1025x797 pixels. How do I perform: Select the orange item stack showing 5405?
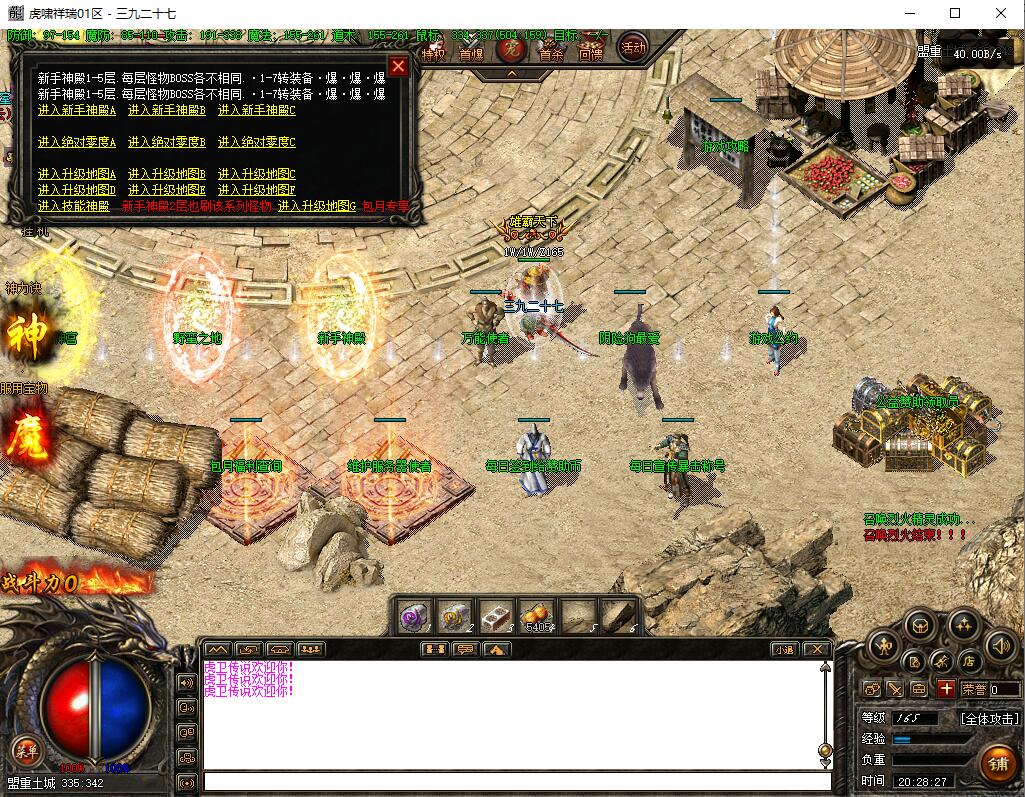click(x=537, y=615)
